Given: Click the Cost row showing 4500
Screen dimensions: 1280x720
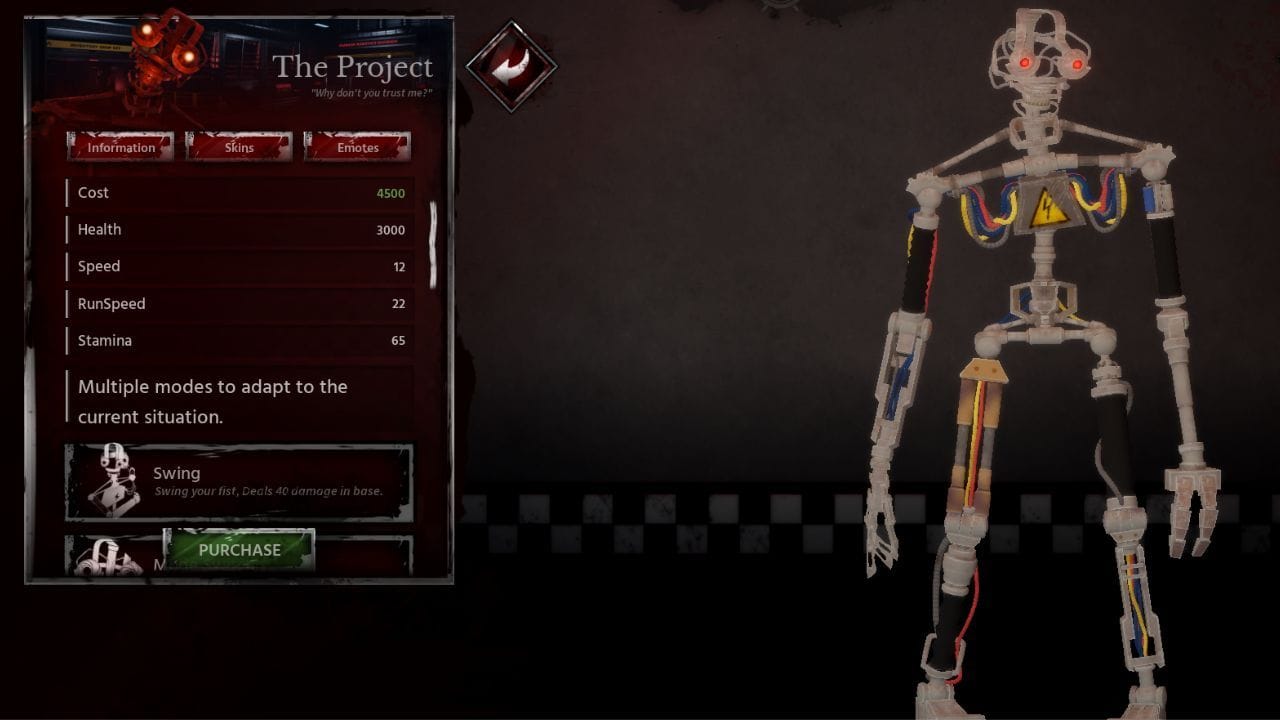Looking at the screenshot, I should (238, 192).
